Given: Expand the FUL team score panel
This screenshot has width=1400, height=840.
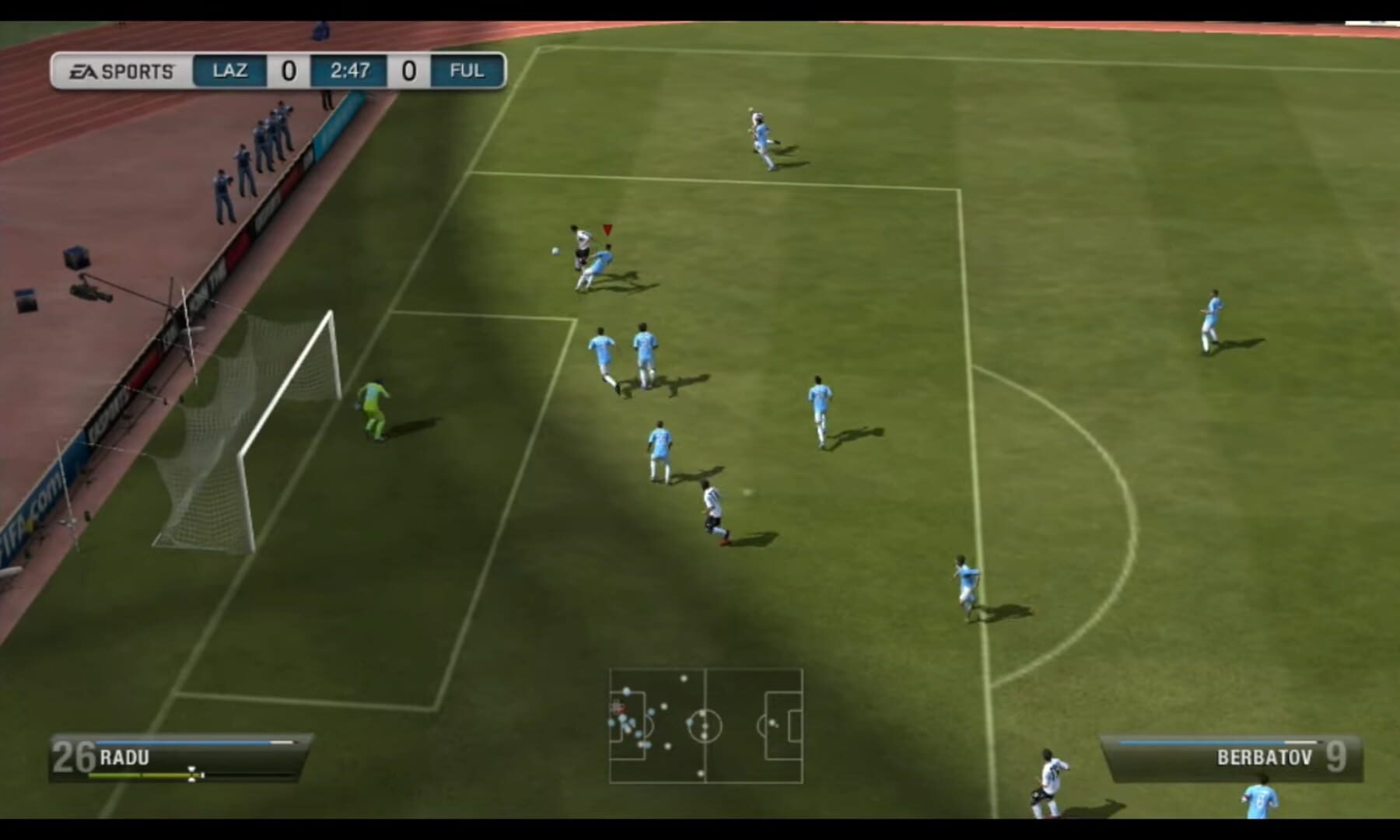Looking at the screenshot, I should (x=409, y=69).
